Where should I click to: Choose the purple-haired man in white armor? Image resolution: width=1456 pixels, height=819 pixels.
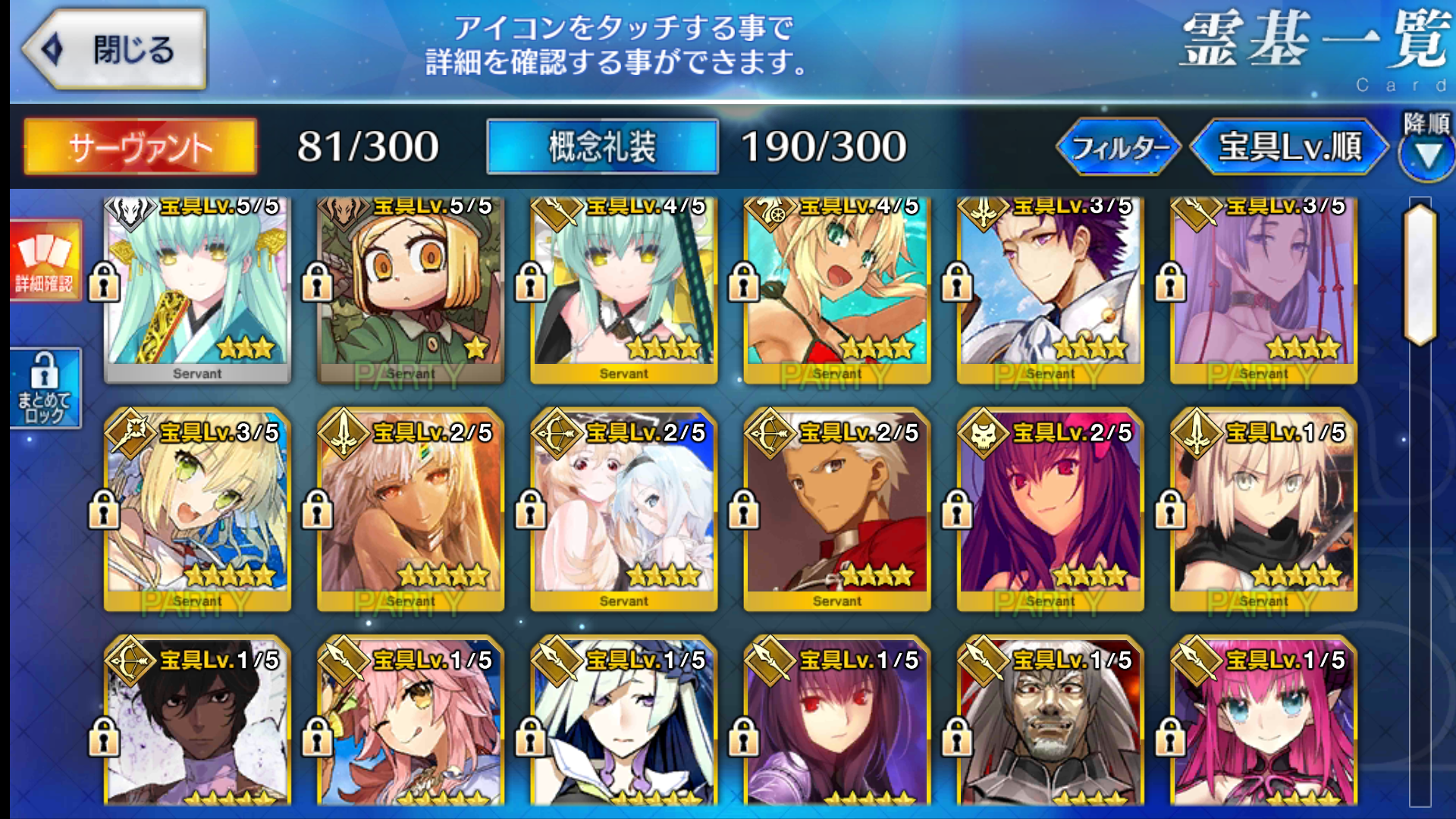(x=1050, y=288)
